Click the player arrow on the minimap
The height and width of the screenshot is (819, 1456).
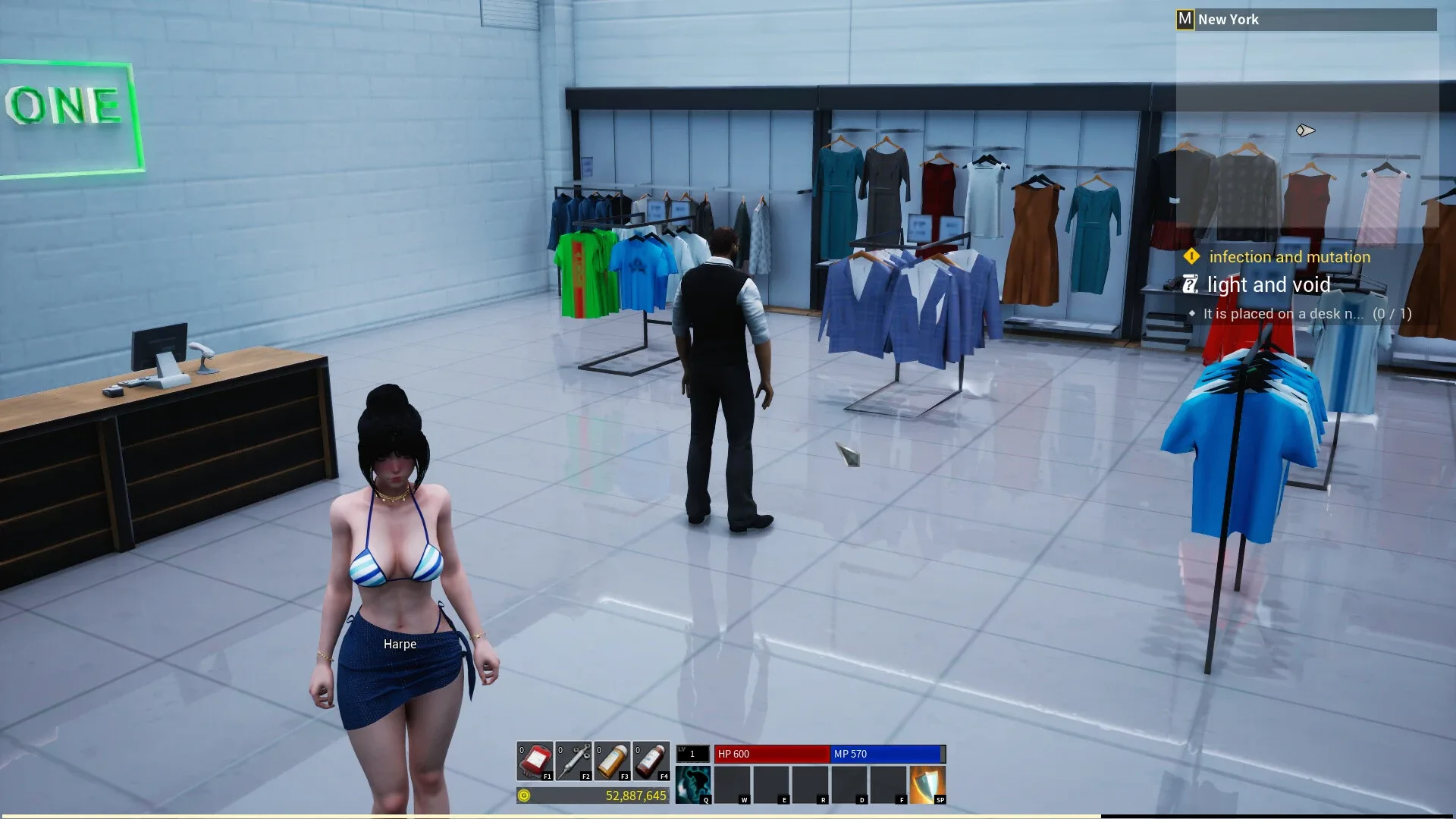pyautogui.click(x=1307, y=130)
